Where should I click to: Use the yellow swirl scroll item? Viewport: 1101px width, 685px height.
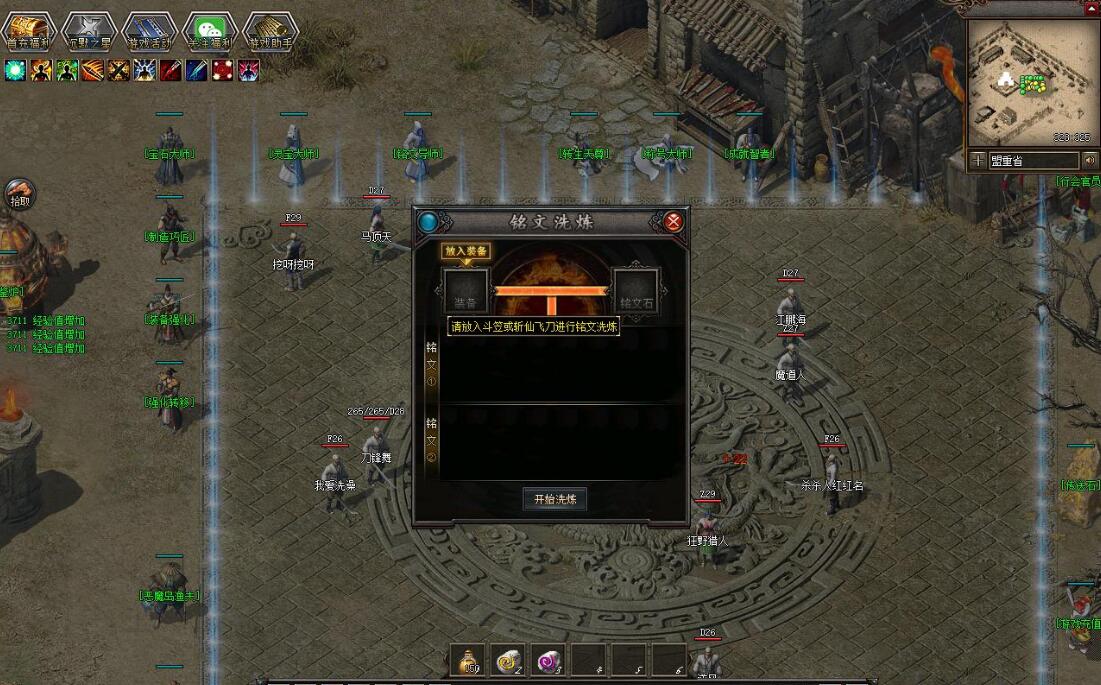point(508,660)
